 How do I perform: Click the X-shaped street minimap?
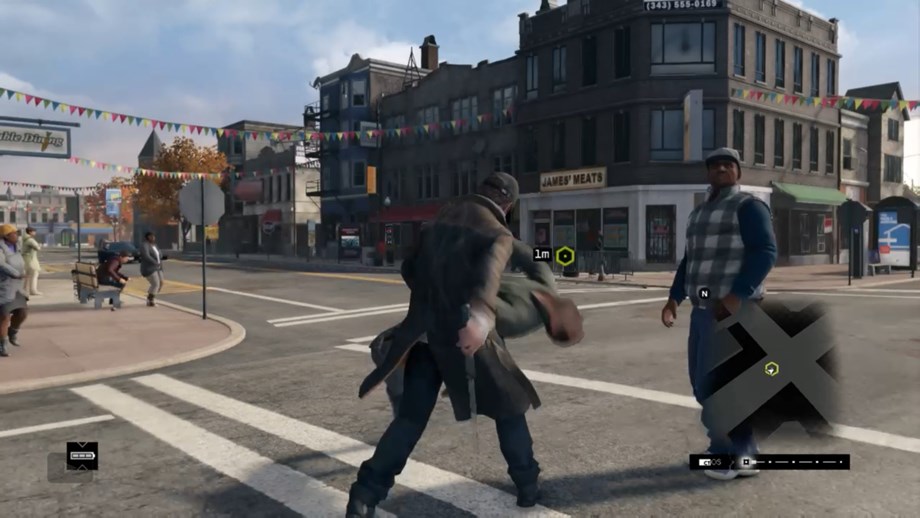click(771, 368)
